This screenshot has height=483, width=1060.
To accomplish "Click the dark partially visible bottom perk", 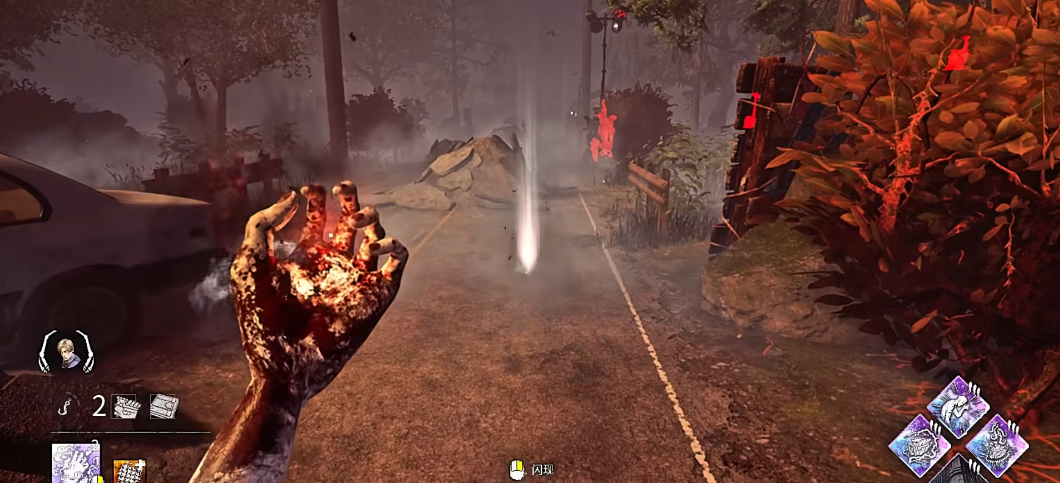I will [x=958, y=472].
